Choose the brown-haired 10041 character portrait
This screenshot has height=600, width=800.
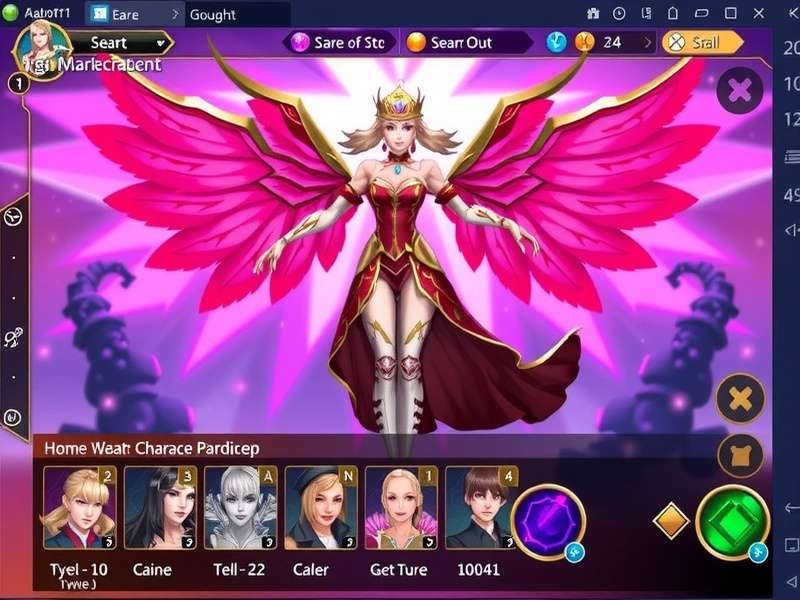[480, 508]
